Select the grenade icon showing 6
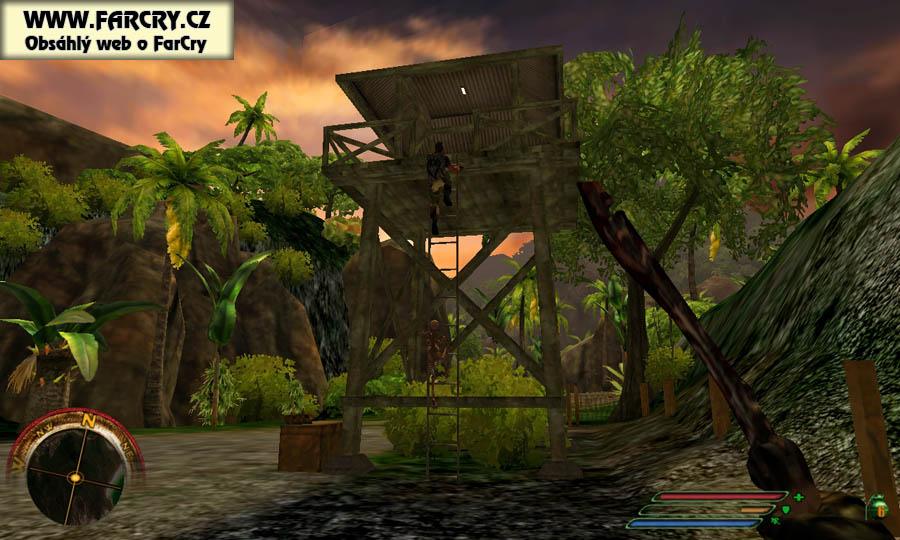This screenshot has height=540, width=900. pyautogui.click(x=880, y=507)
